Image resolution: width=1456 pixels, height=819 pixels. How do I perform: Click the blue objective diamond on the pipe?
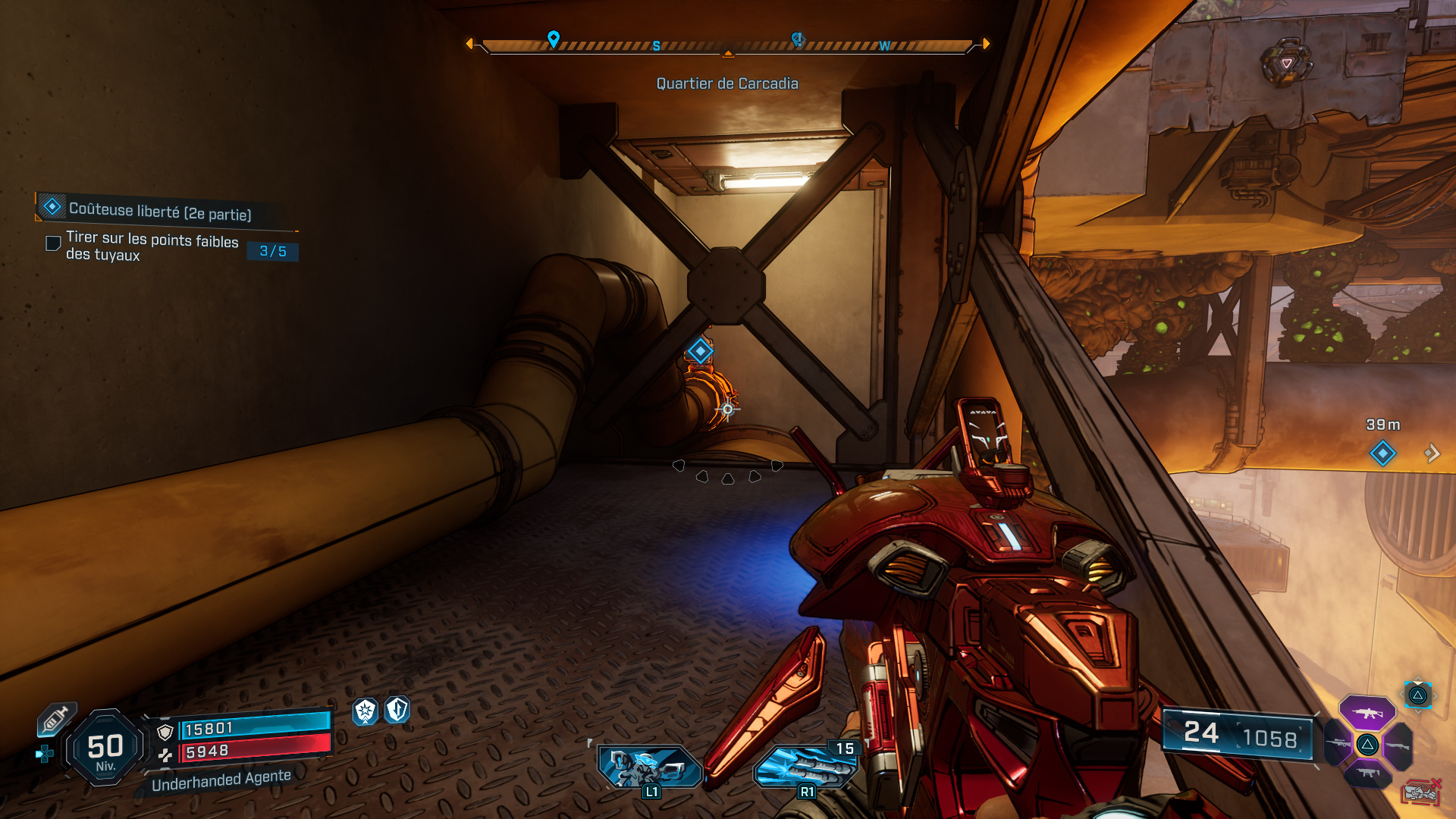699,350
